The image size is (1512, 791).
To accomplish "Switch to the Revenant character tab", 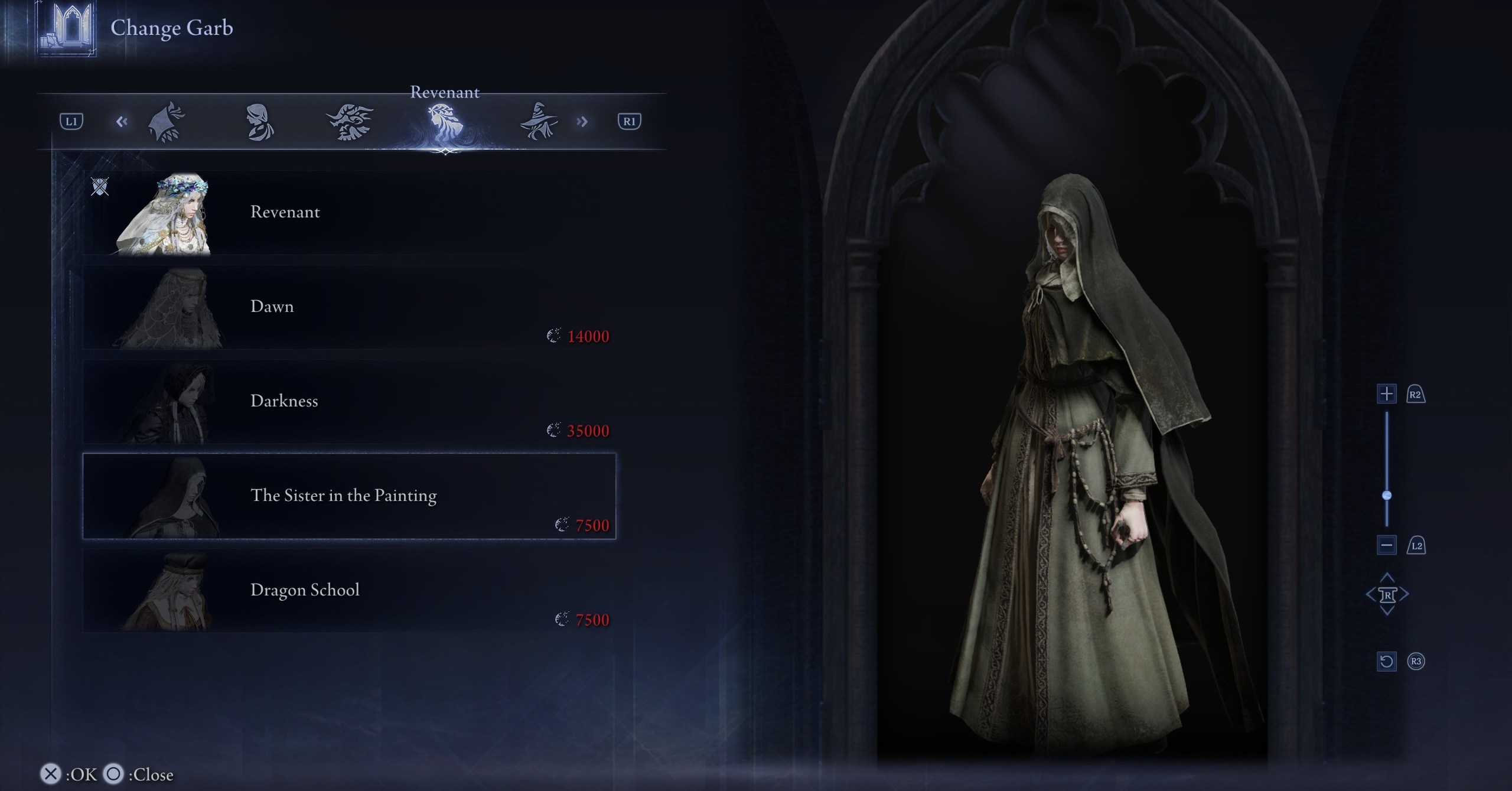I will pyautogui.click(x=444, y=122).
